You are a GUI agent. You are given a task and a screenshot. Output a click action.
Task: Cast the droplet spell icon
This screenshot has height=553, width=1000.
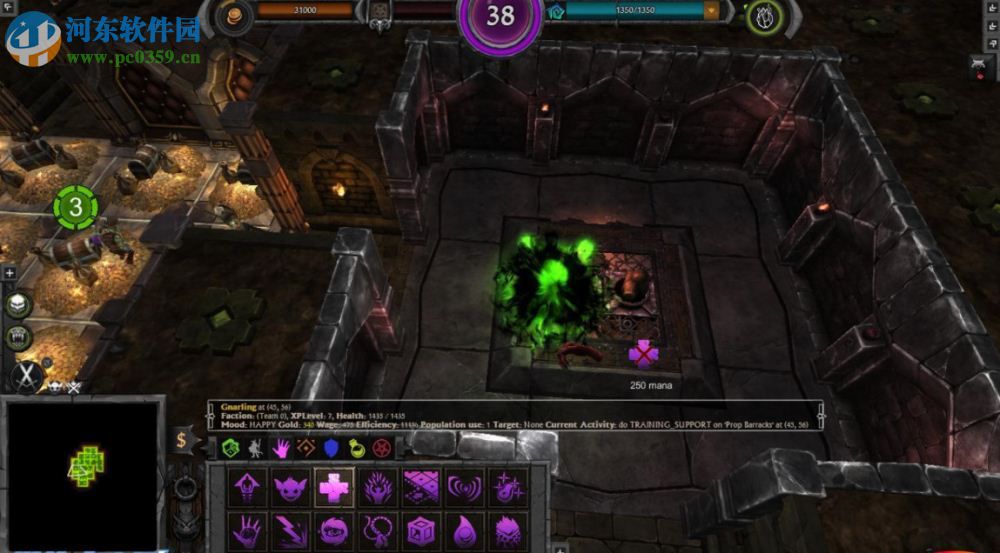click(x=464, y=530)
